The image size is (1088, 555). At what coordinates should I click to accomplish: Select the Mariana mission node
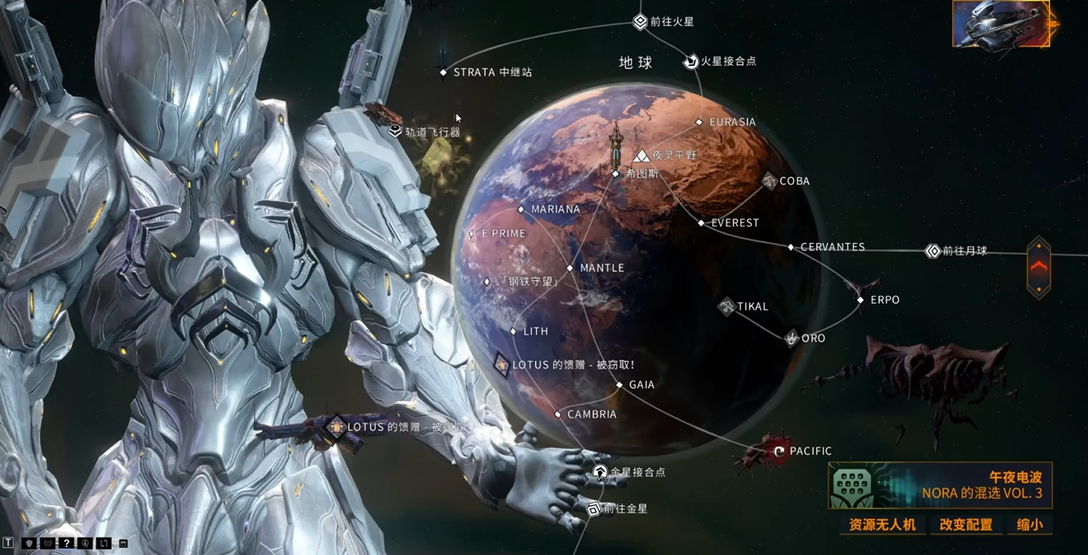521,210
